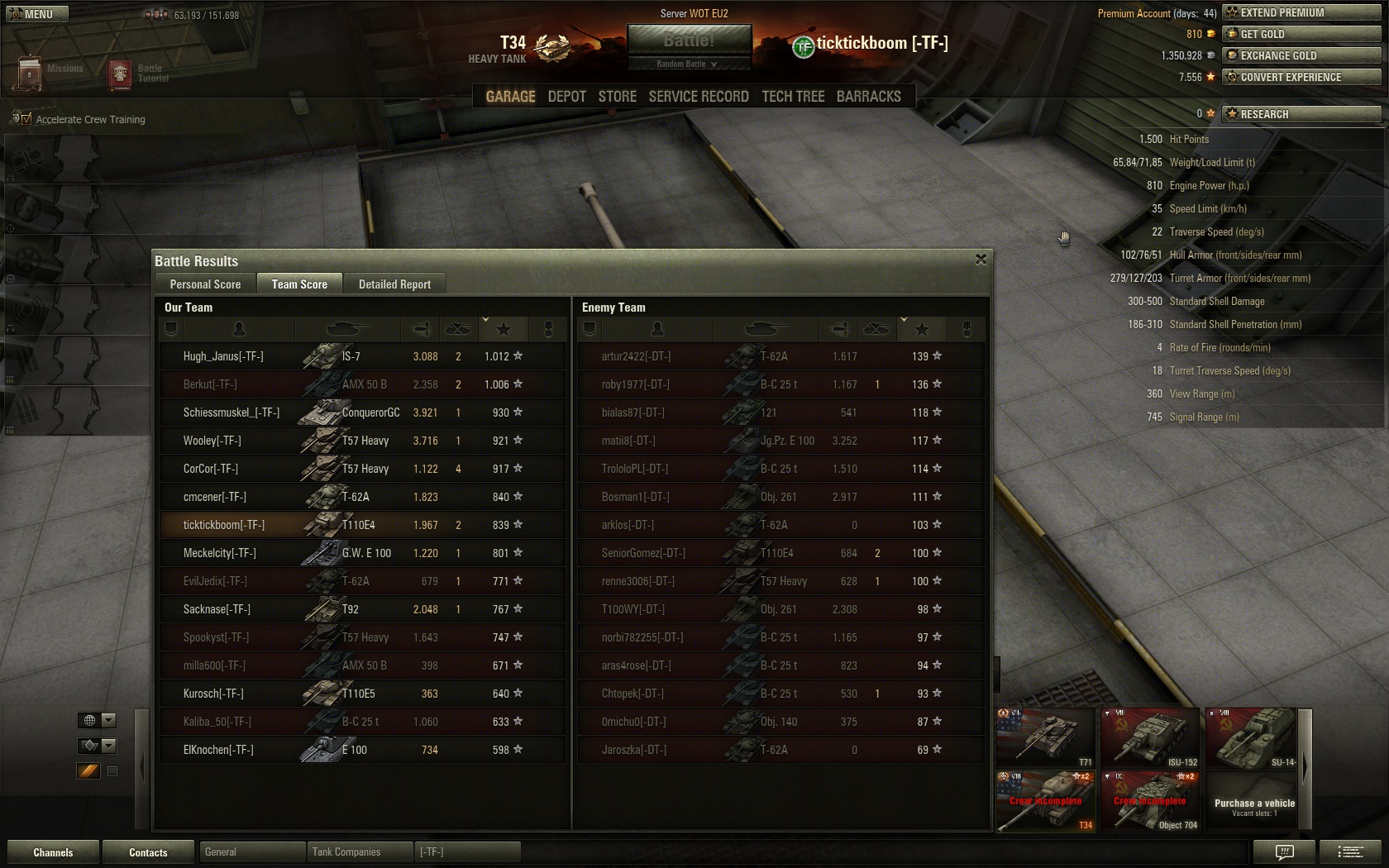The height and width of the screenshot is (868, 1389).
Task: Select Hugh_Janus player row
Action: [x=223, y=356]
